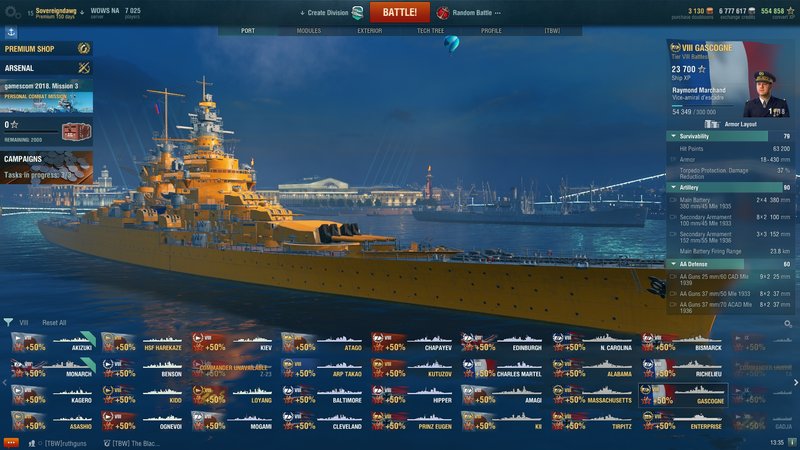View gamescom 2018 Mission 3 details
Viewport: 800px width, 450px height.
coord(46,97)
